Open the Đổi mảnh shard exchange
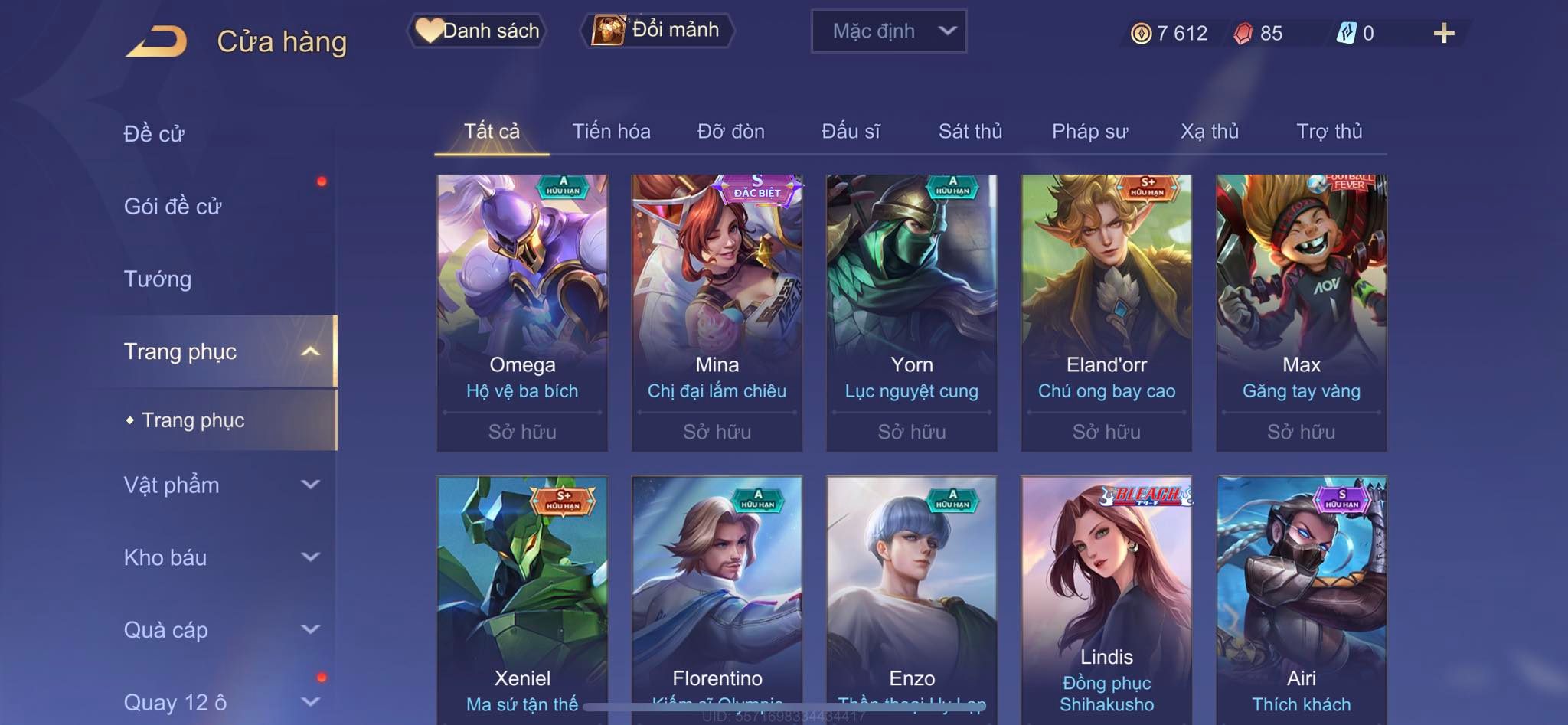Viewport: 1568px width, 725px height. coord(658,31)
